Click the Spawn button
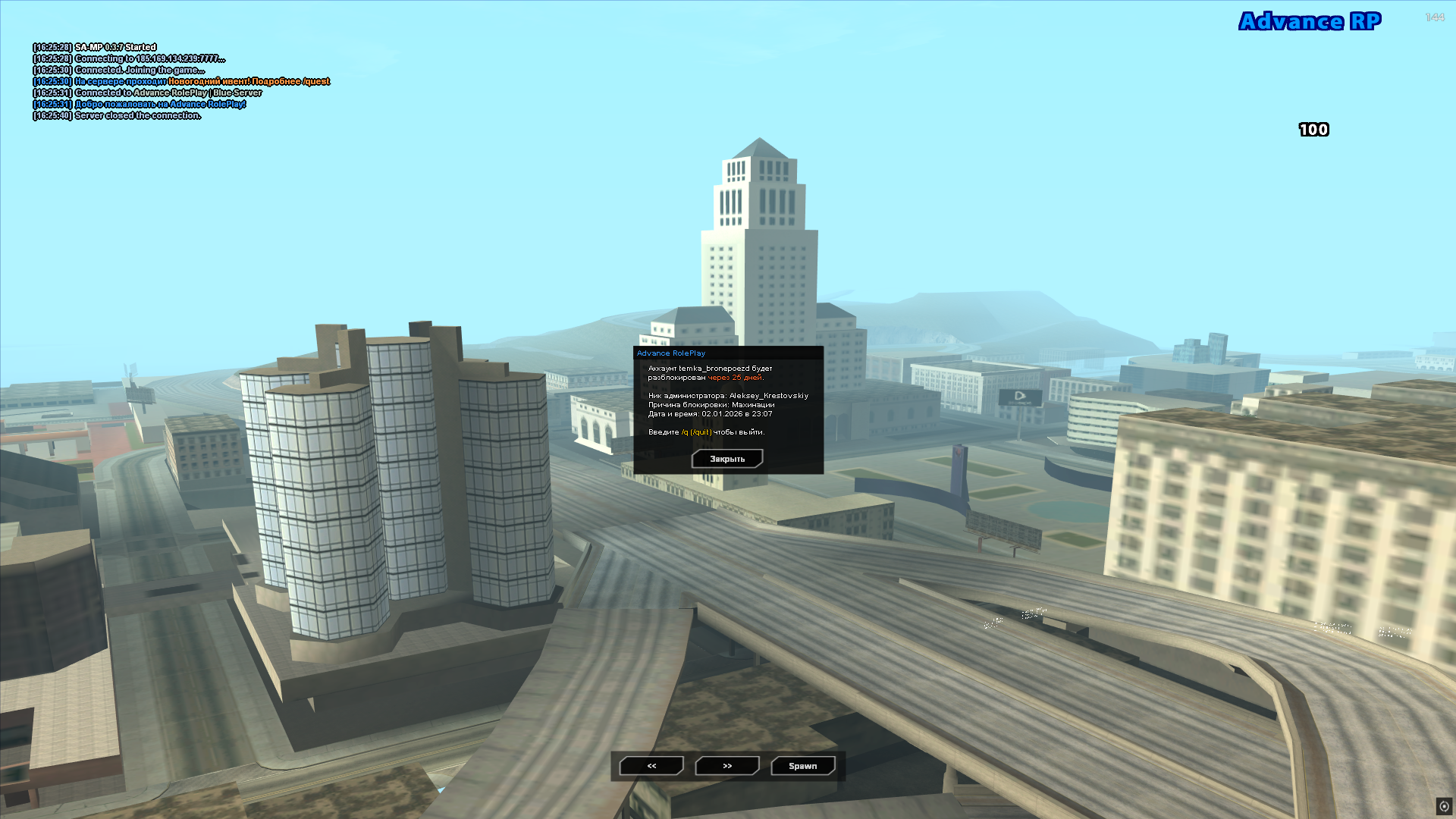The width and height of the screenshot is (1456, 819). click(x=802, y=766)
